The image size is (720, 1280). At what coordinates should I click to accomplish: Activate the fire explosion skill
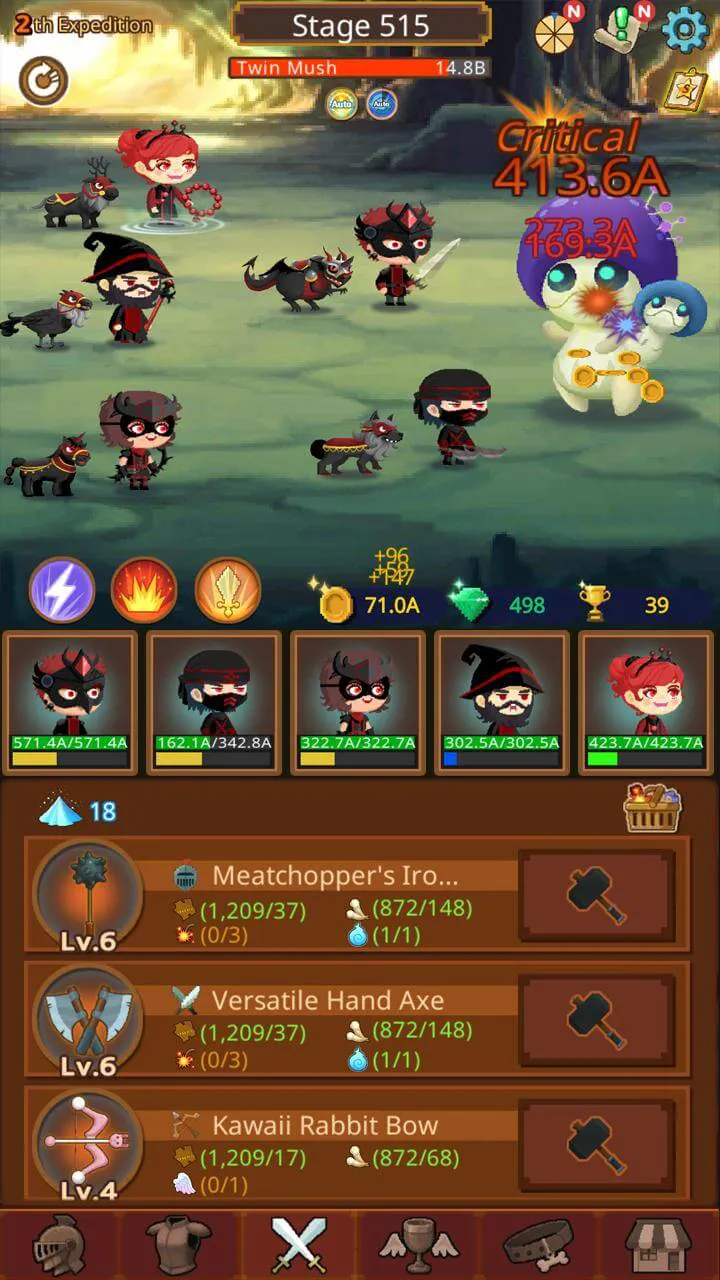tap(144, 590)
